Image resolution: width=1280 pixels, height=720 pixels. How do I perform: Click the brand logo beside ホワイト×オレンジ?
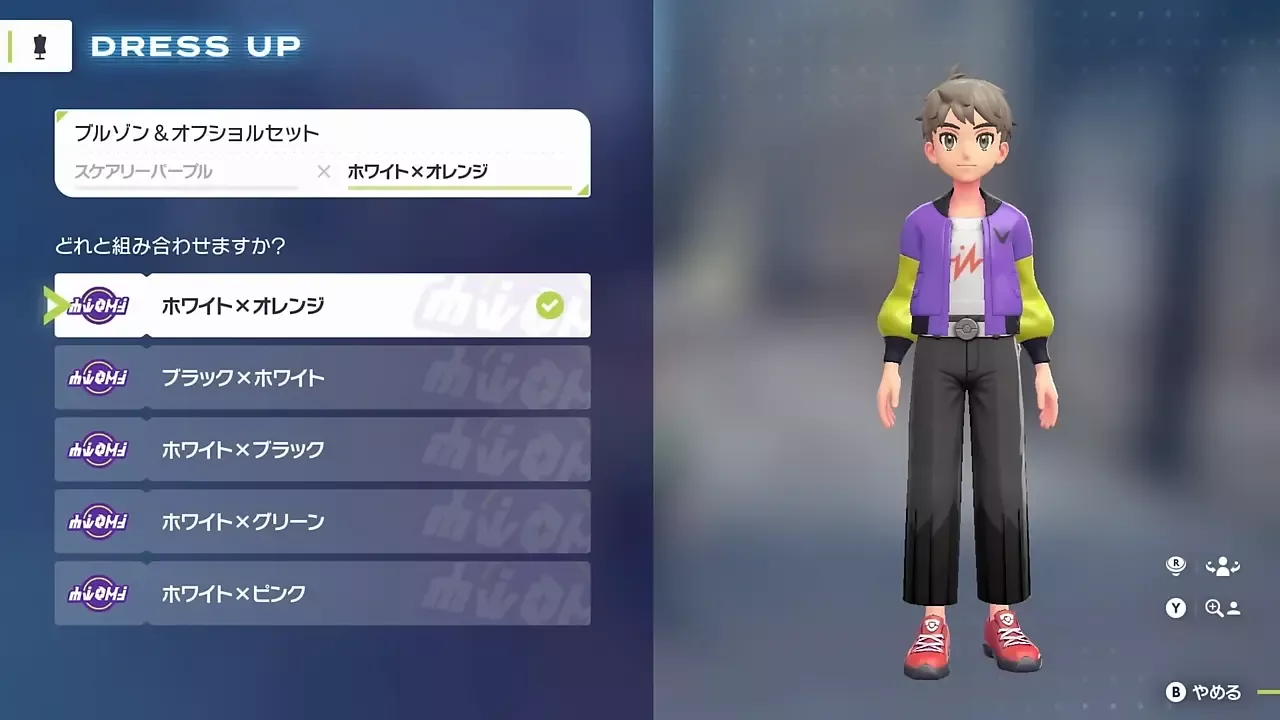[x=100, y=305]
